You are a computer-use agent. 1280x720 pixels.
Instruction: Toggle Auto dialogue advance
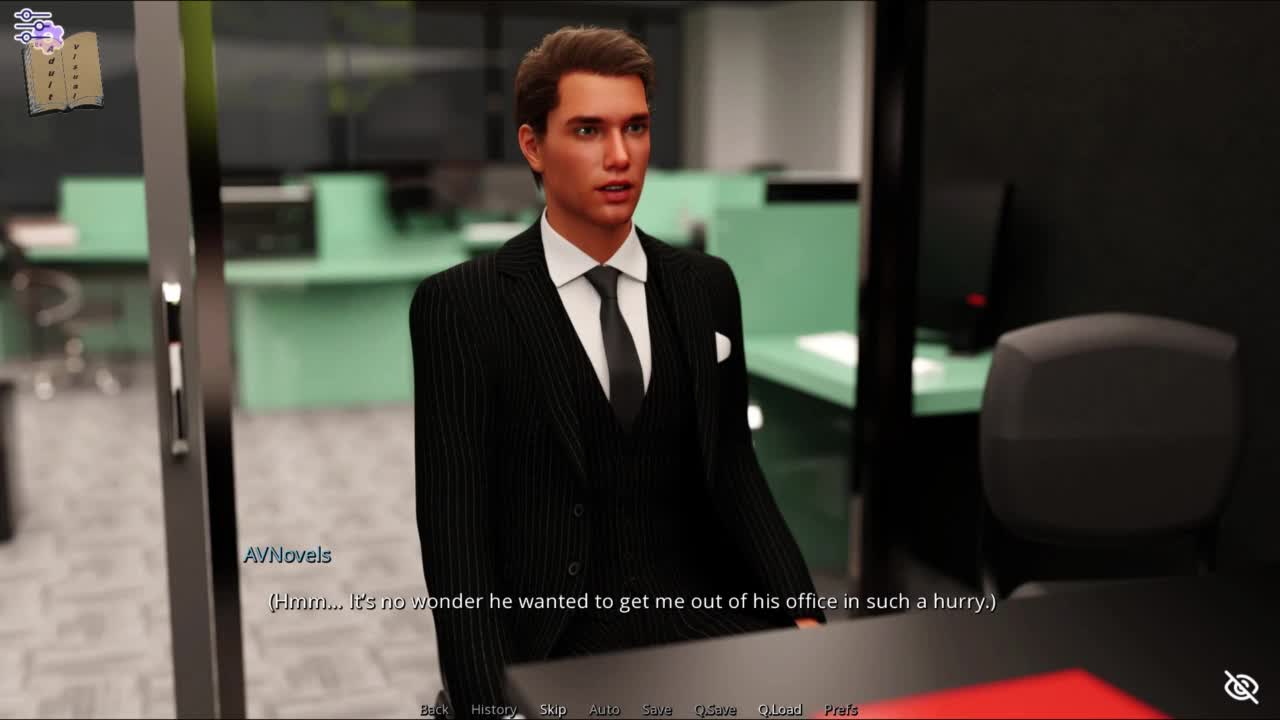[604, 709]
